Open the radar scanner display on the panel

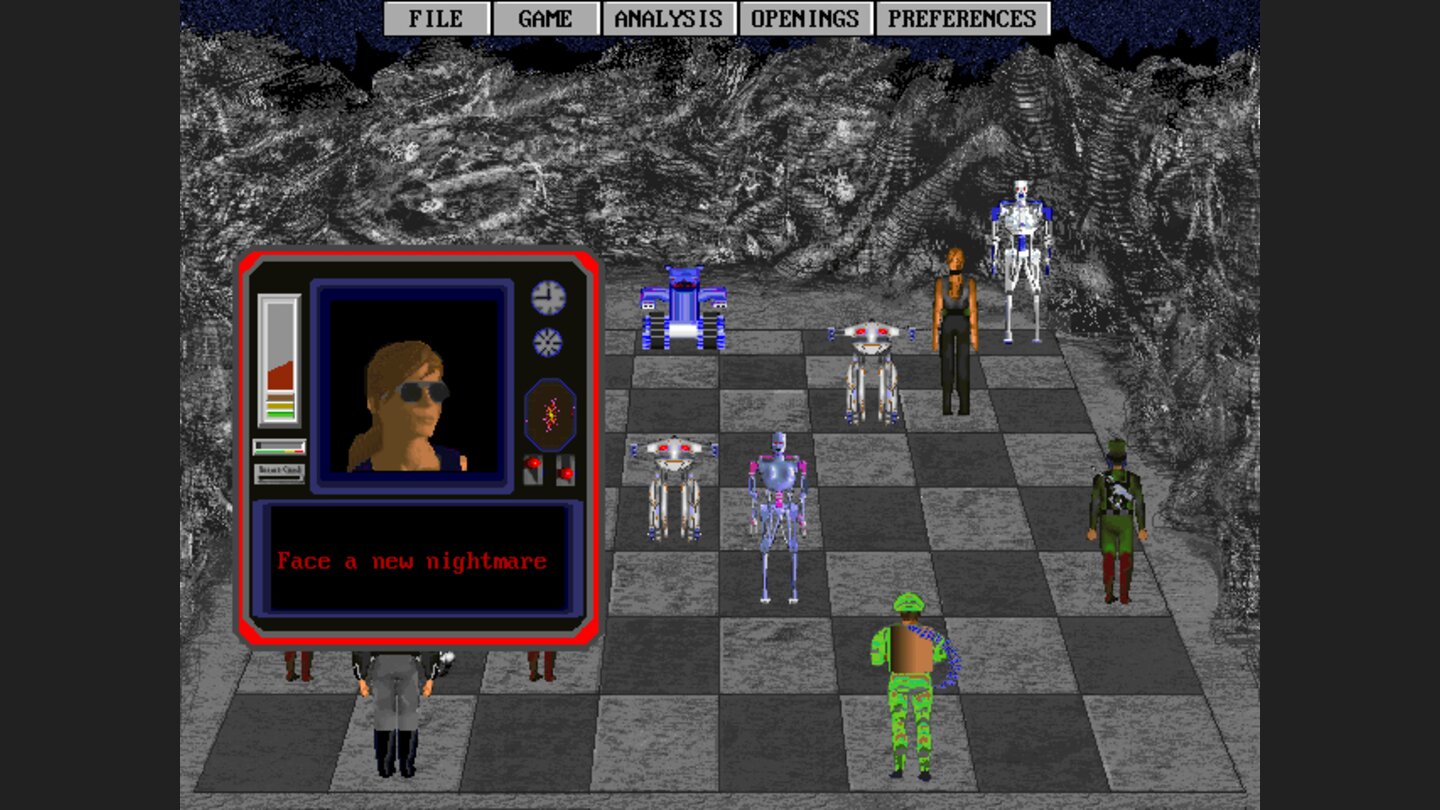pyautogui.click(x=551, y=412)
